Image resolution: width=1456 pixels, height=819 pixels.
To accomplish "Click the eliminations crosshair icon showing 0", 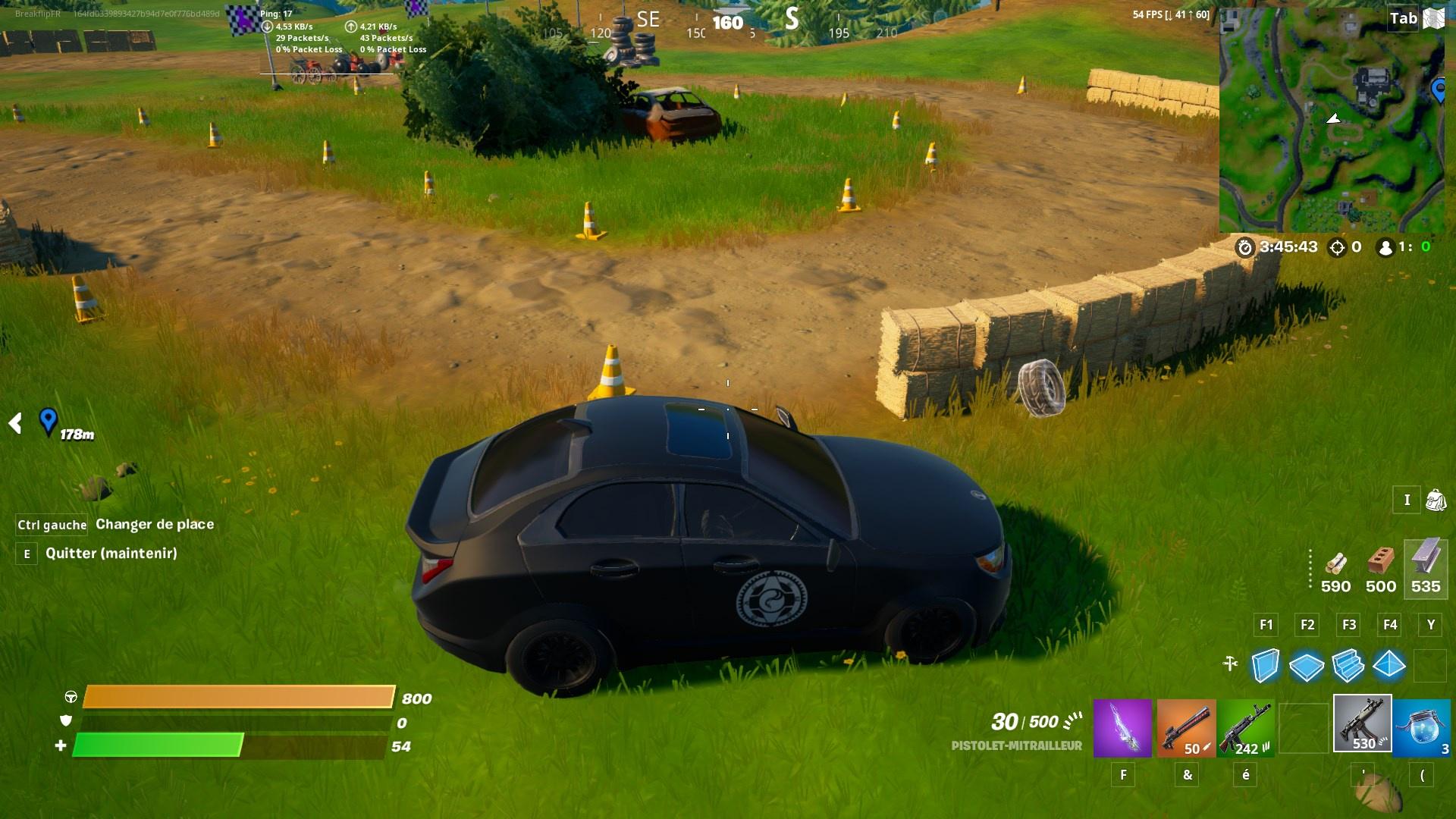I will pos(1338,246).
